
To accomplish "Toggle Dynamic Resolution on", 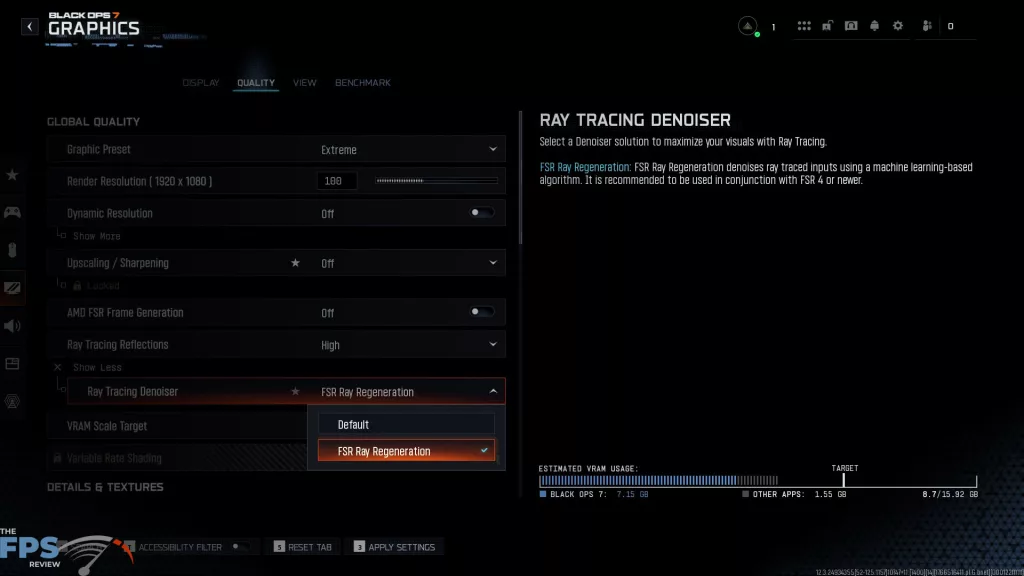I will [x=482, y=213].
